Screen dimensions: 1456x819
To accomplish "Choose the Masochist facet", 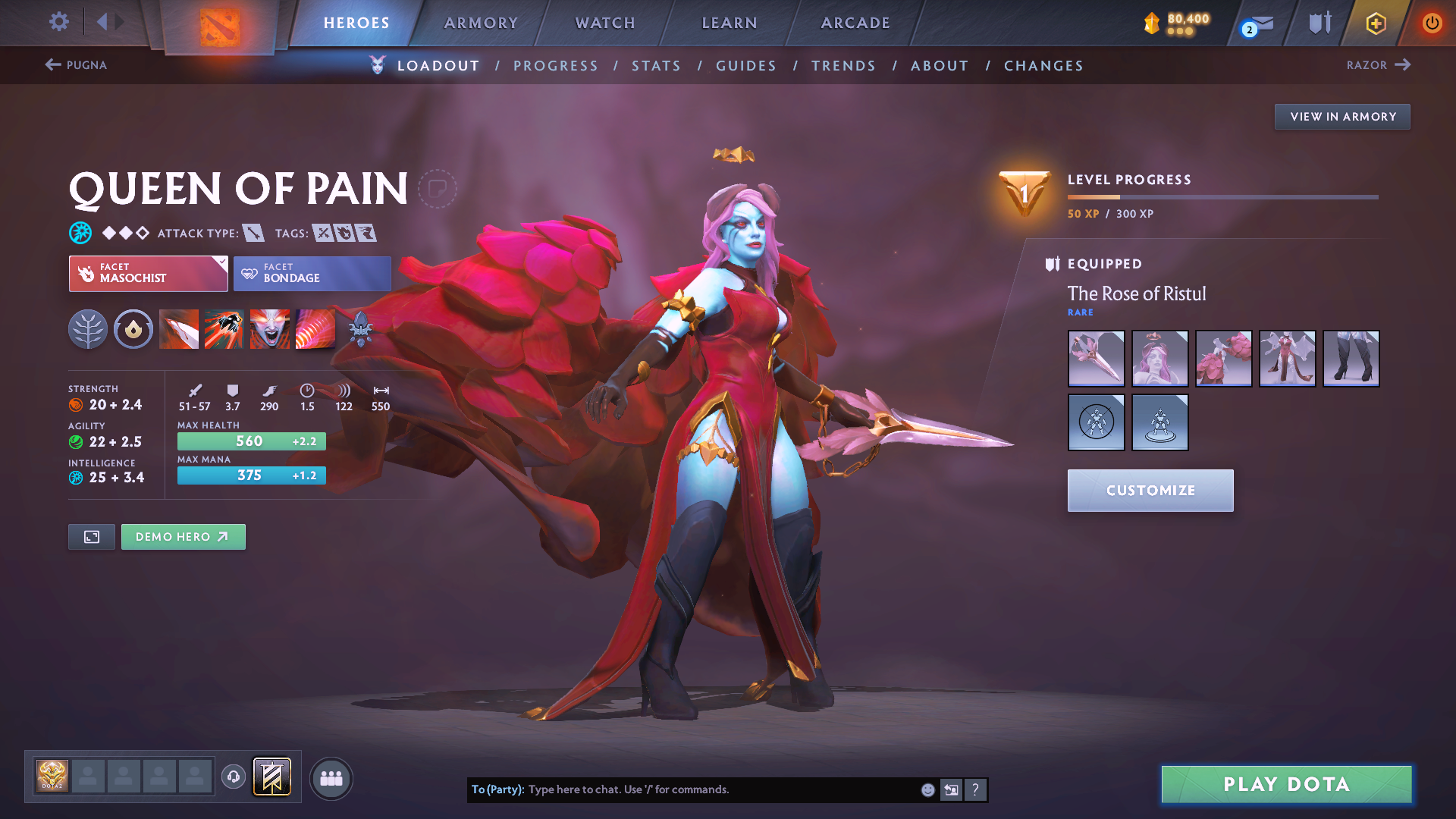I will (x=148, y=274).
